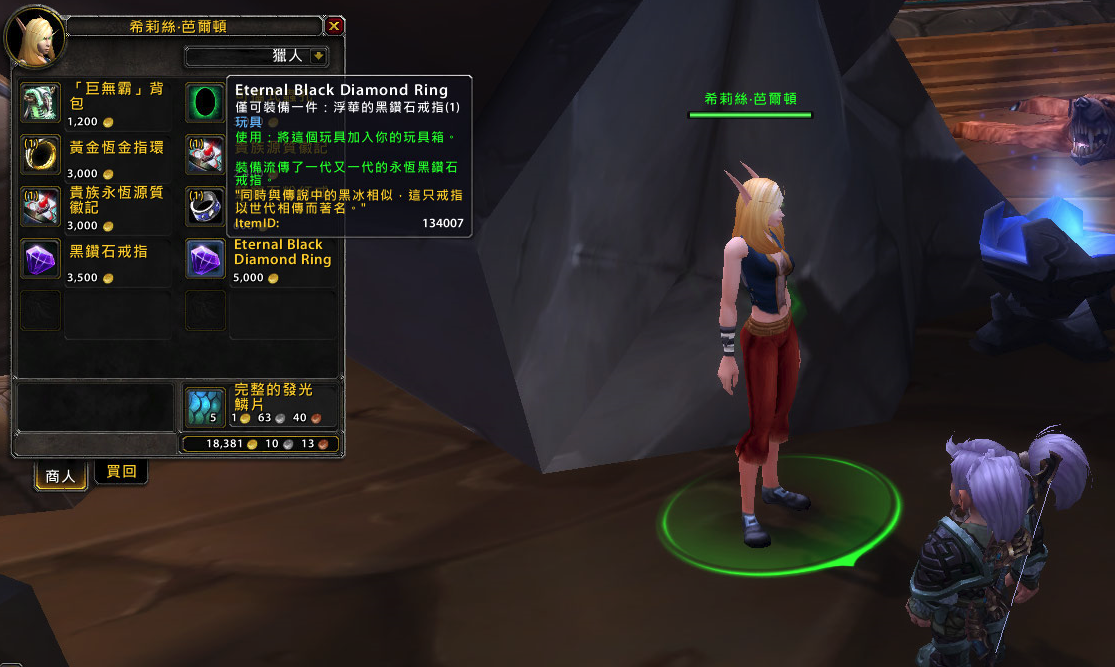The width and height of the screenshot is (1115, 667).
Task: Switch to the 買回 buyback tab
Action: pyautogui.click(x=121, y=472)
